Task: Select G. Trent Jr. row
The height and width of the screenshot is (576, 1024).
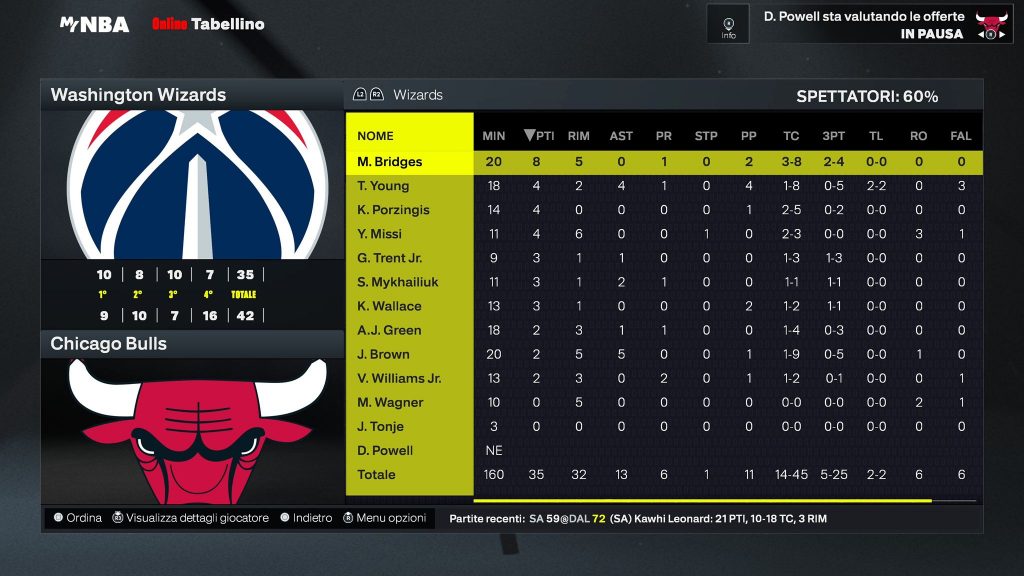Action: pyautogui.click(x=390, y=258)
